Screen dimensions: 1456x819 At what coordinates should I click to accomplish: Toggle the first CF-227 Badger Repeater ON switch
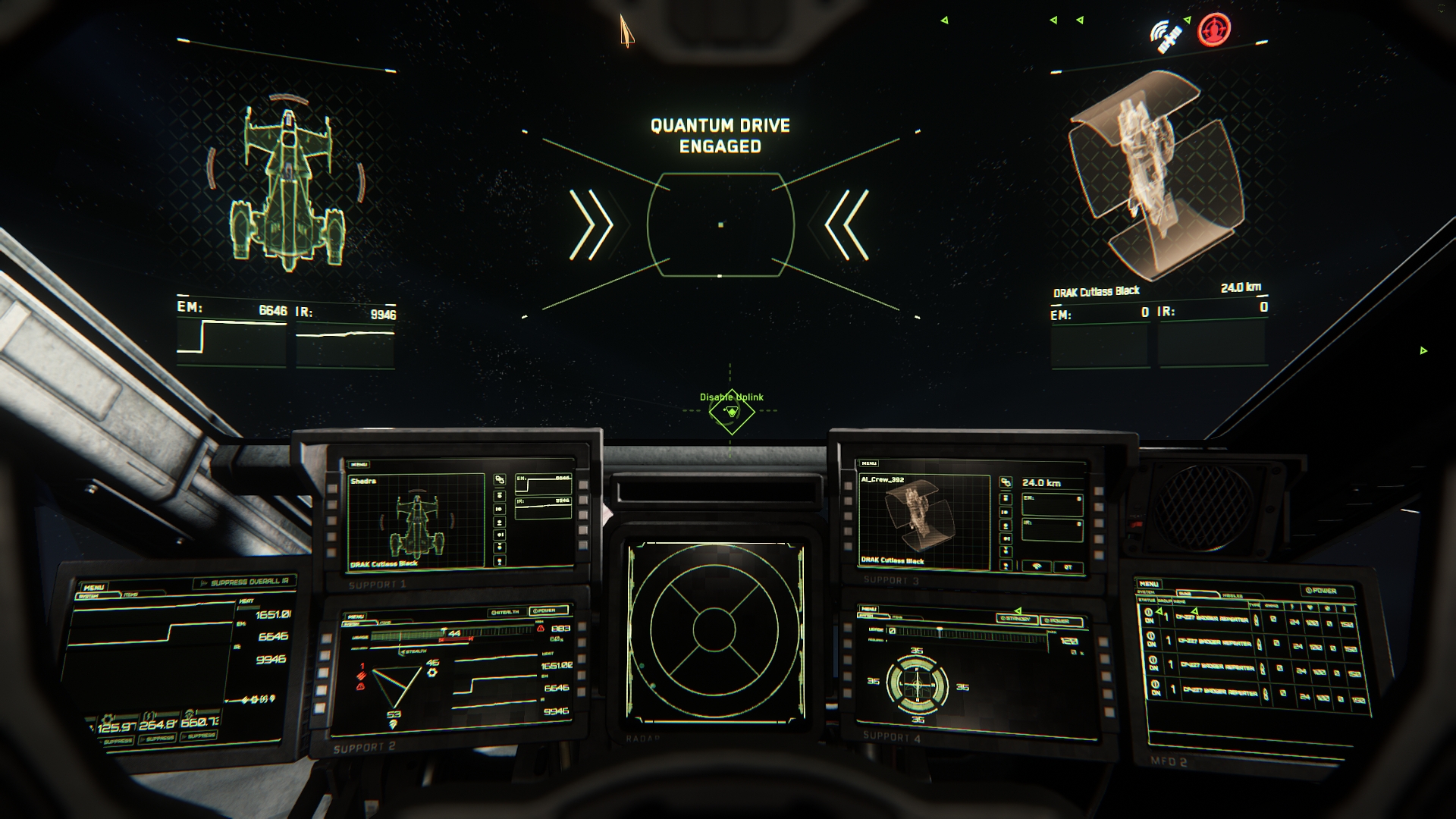click(1149, 616)
